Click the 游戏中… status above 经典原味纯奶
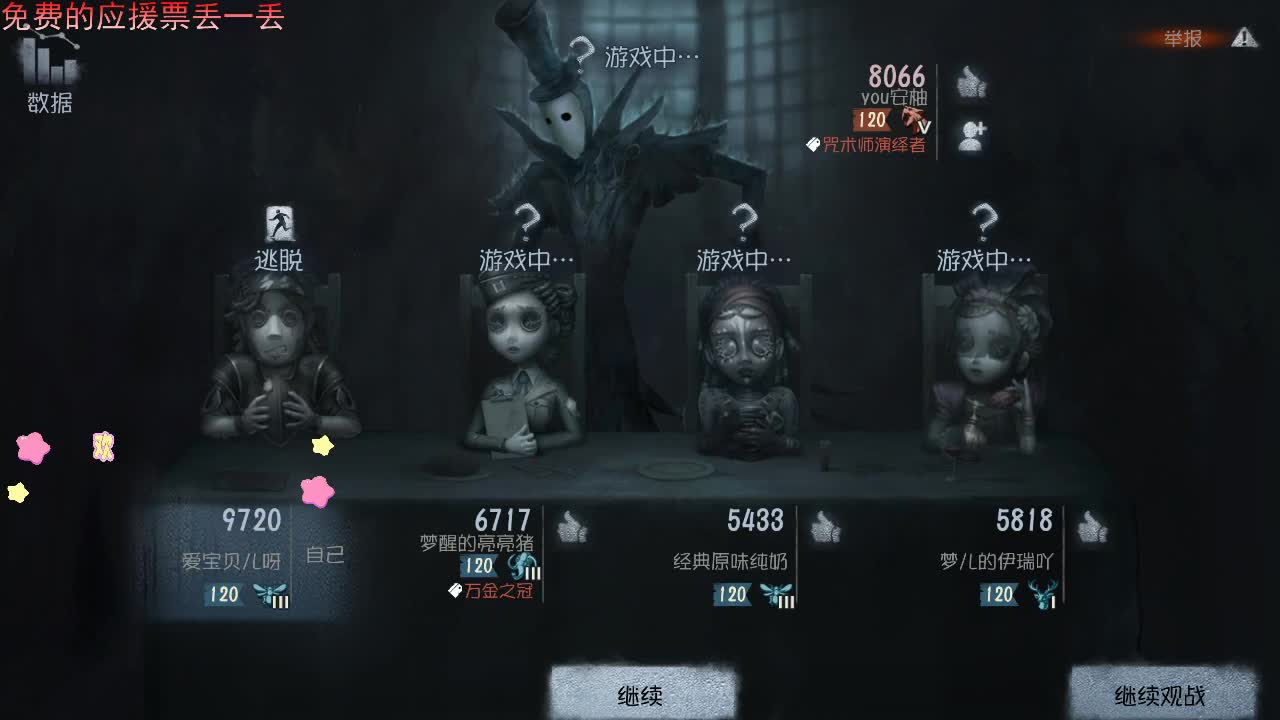 pos(740,258)
